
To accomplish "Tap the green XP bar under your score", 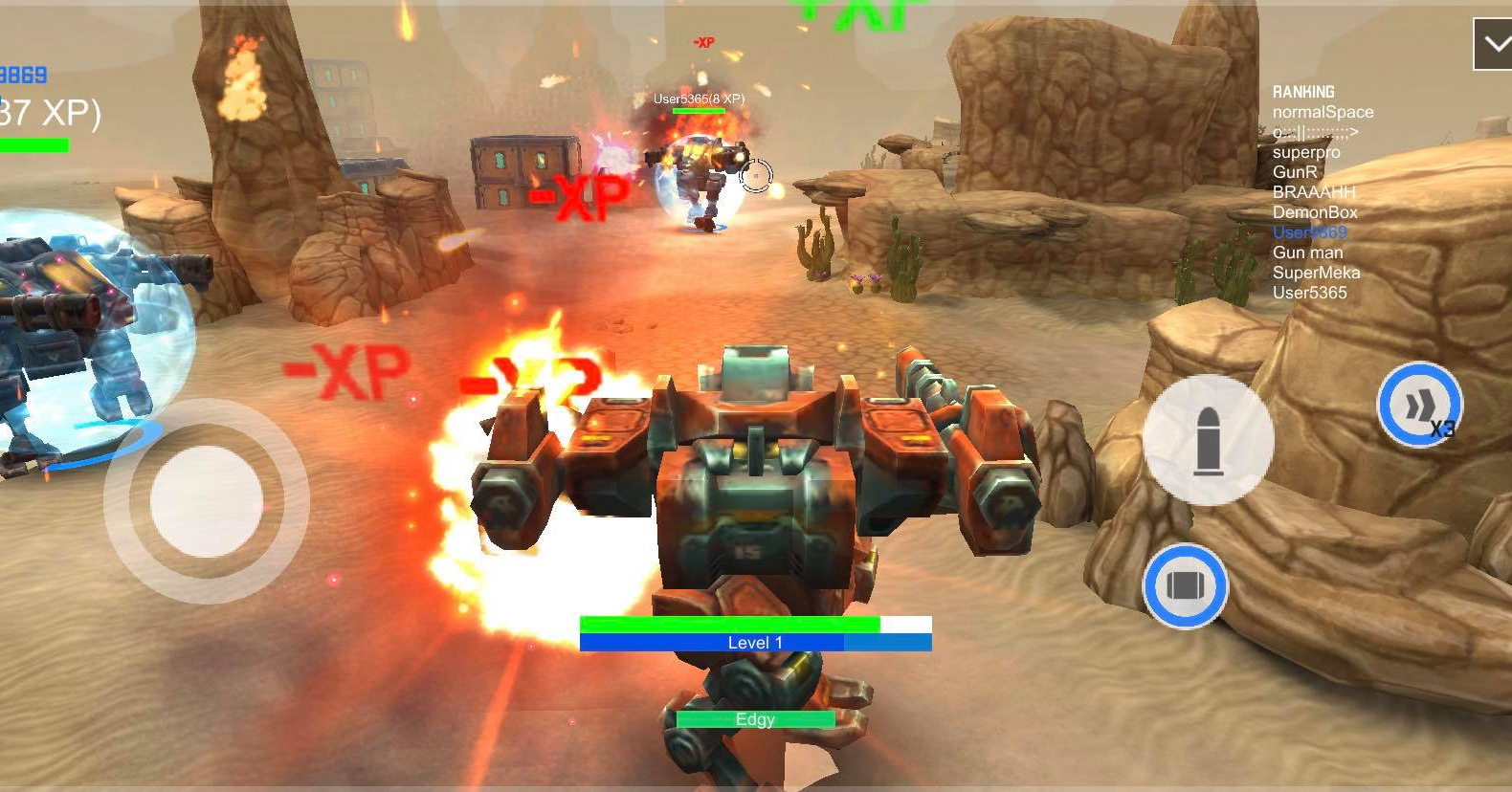I will pos(34,146).
